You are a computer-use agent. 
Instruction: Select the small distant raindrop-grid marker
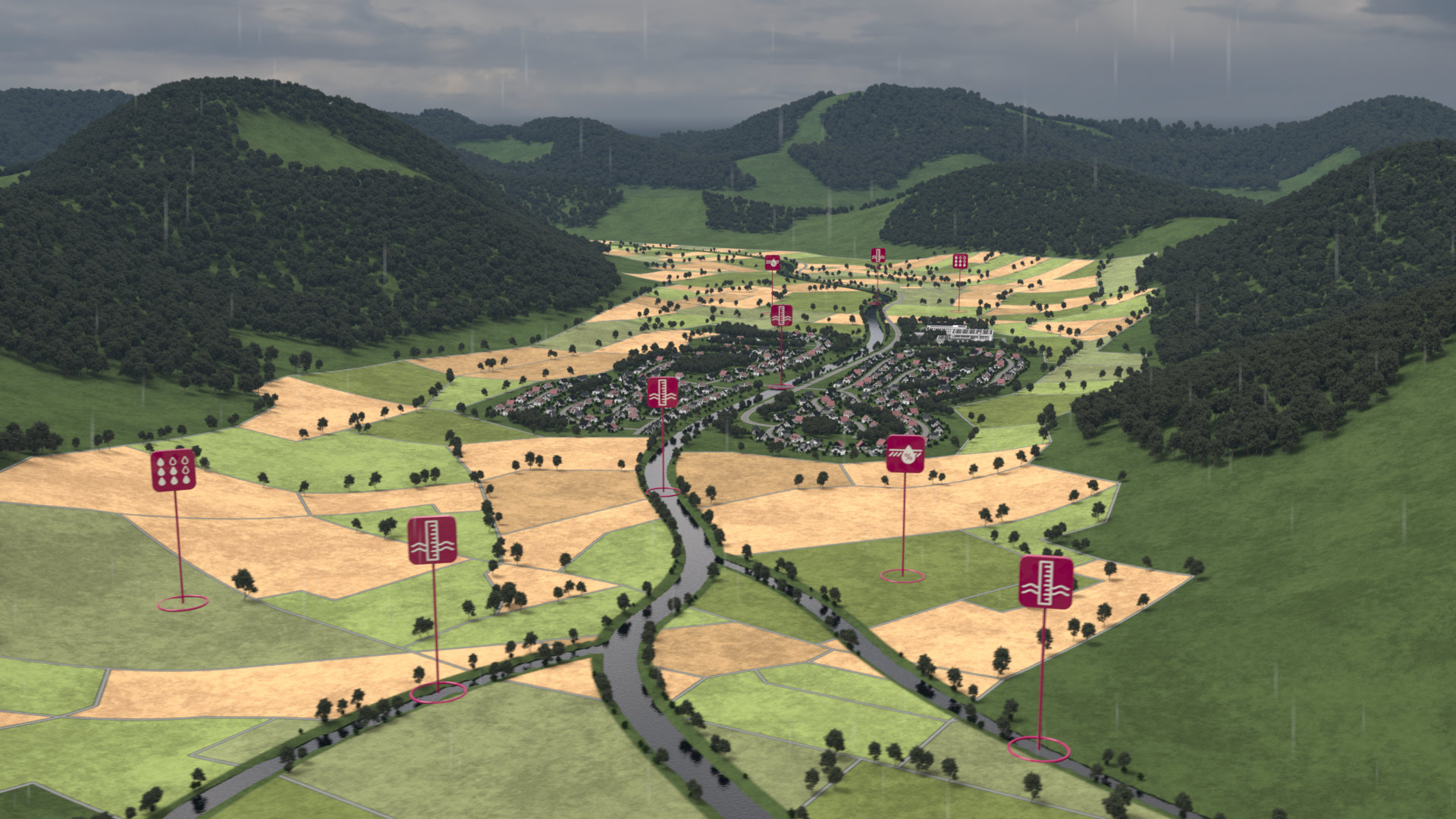coord(959,261)
